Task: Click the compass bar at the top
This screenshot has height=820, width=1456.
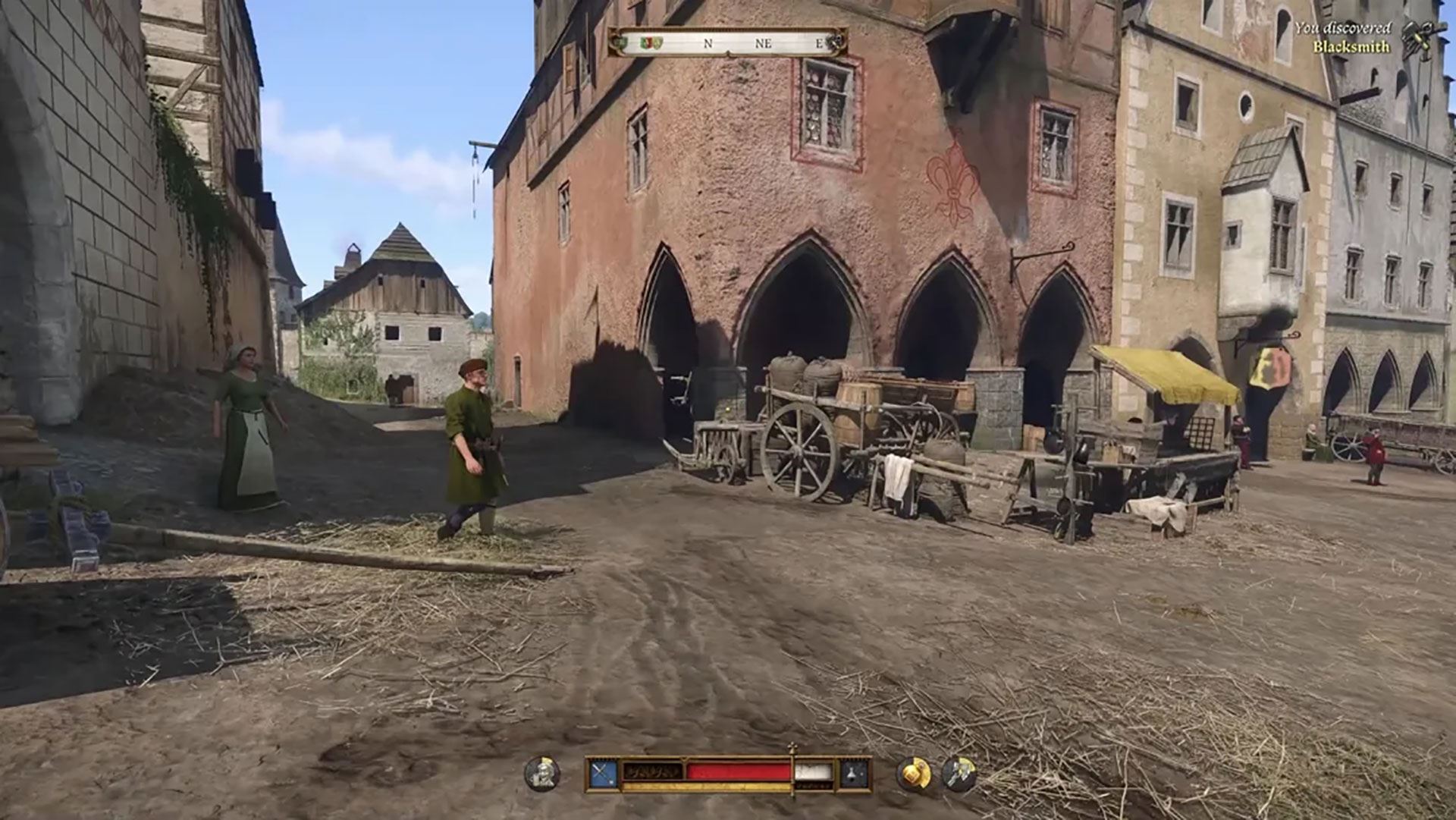Action: click(728, 43)
